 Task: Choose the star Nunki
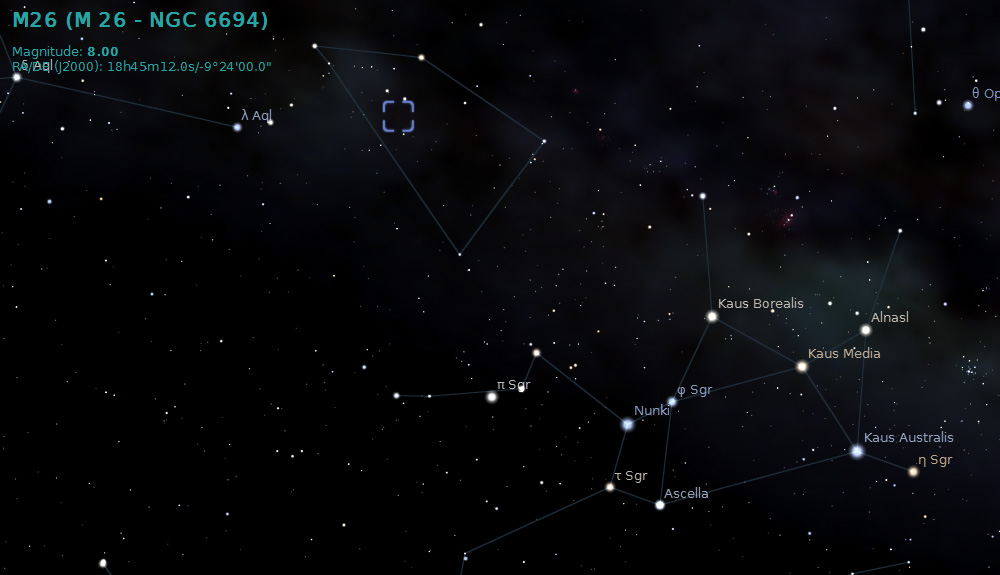627,424
